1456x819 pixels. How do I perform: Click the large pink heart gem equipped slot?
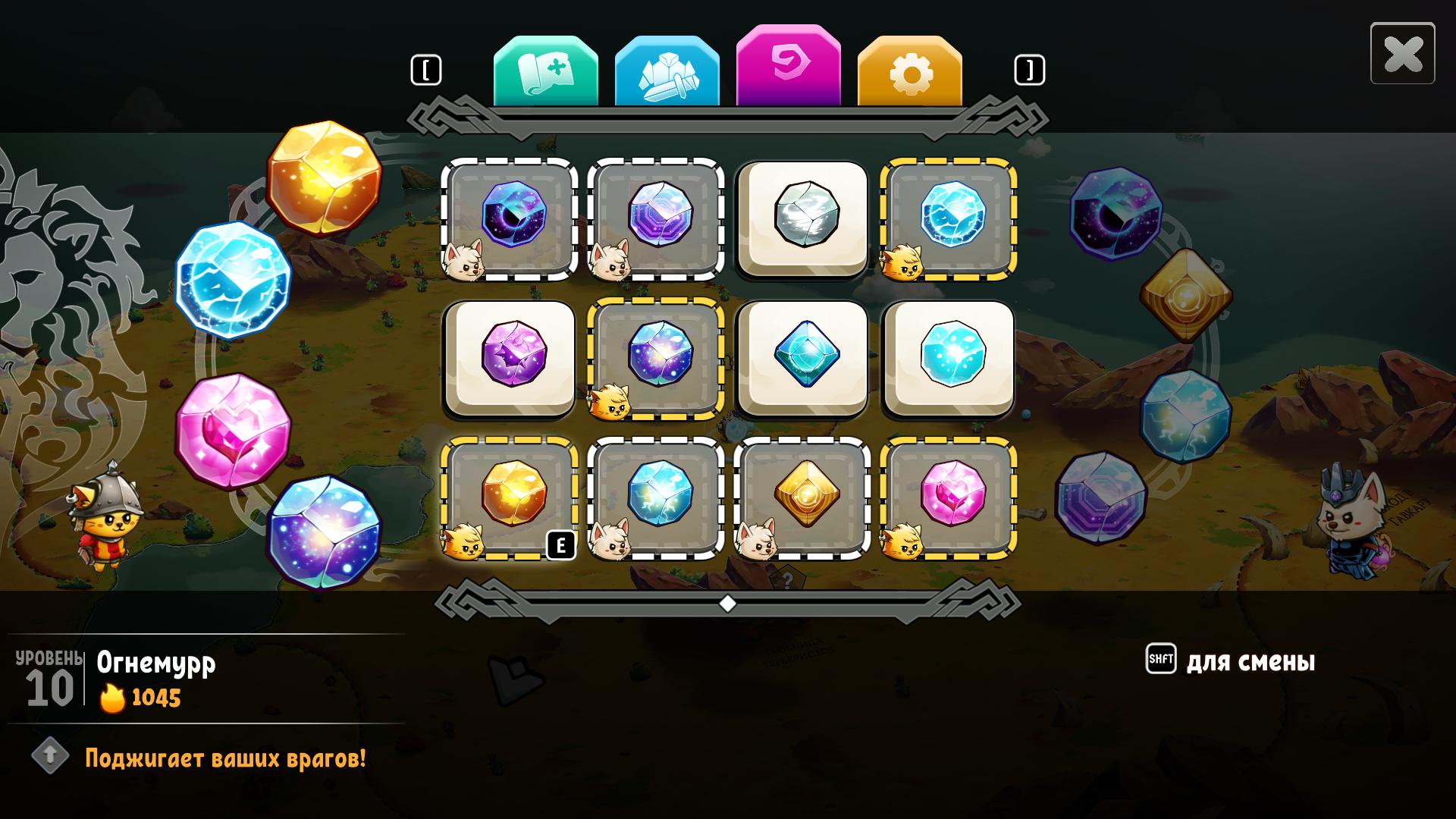[233, 431]
